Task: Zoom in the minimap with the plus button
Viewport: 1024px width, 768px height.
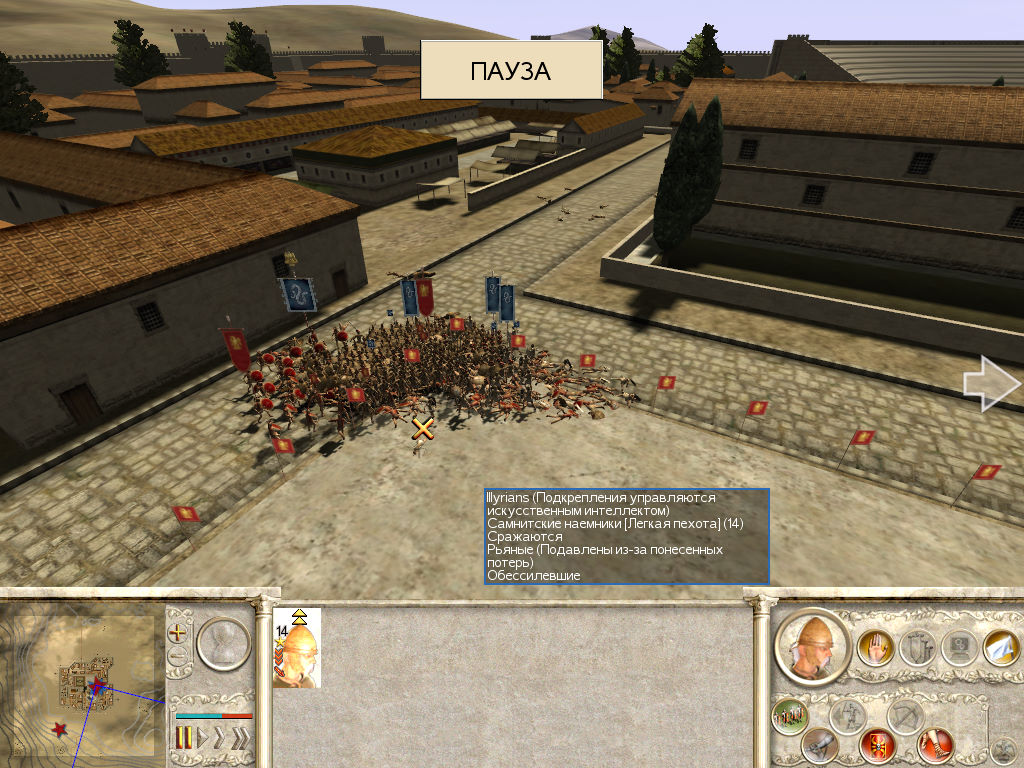Action: [x=179, y=632]
